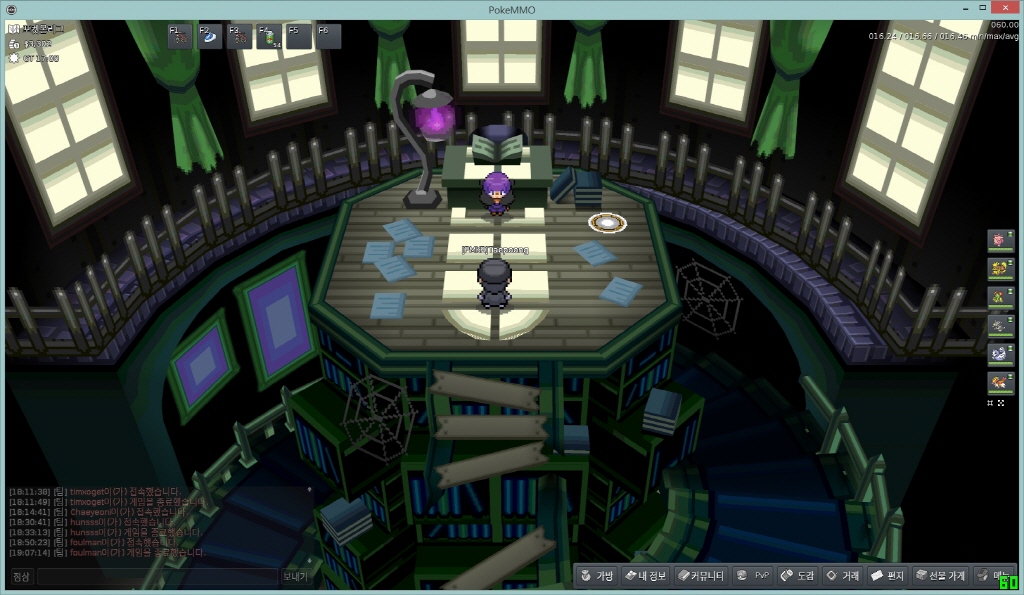1024x595 pixels.
Task: Use the green spray can in F4 slot
Action: (270, 37)
